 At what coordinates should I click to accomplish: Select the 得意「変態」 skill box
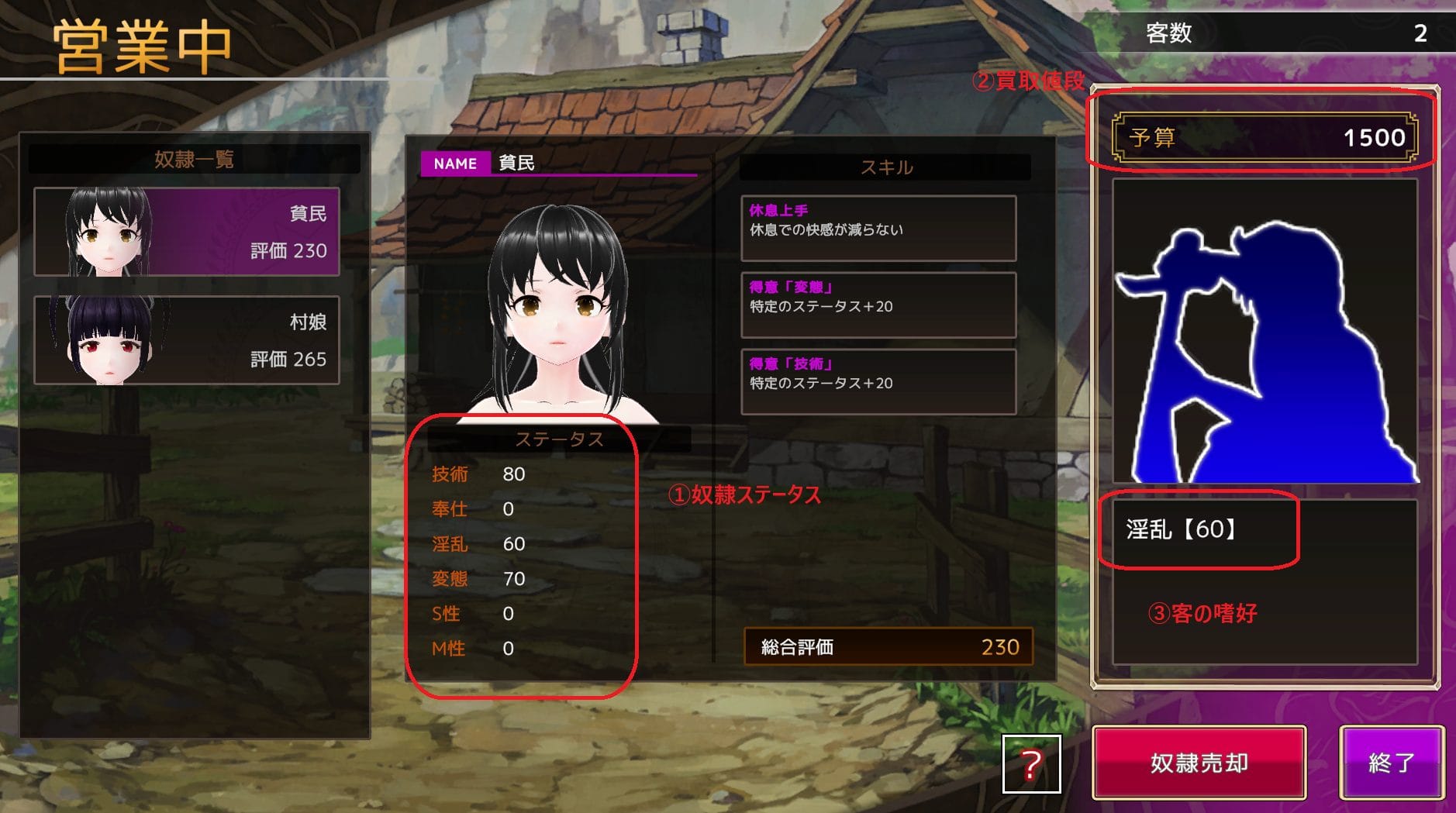(x=878, y=305)
